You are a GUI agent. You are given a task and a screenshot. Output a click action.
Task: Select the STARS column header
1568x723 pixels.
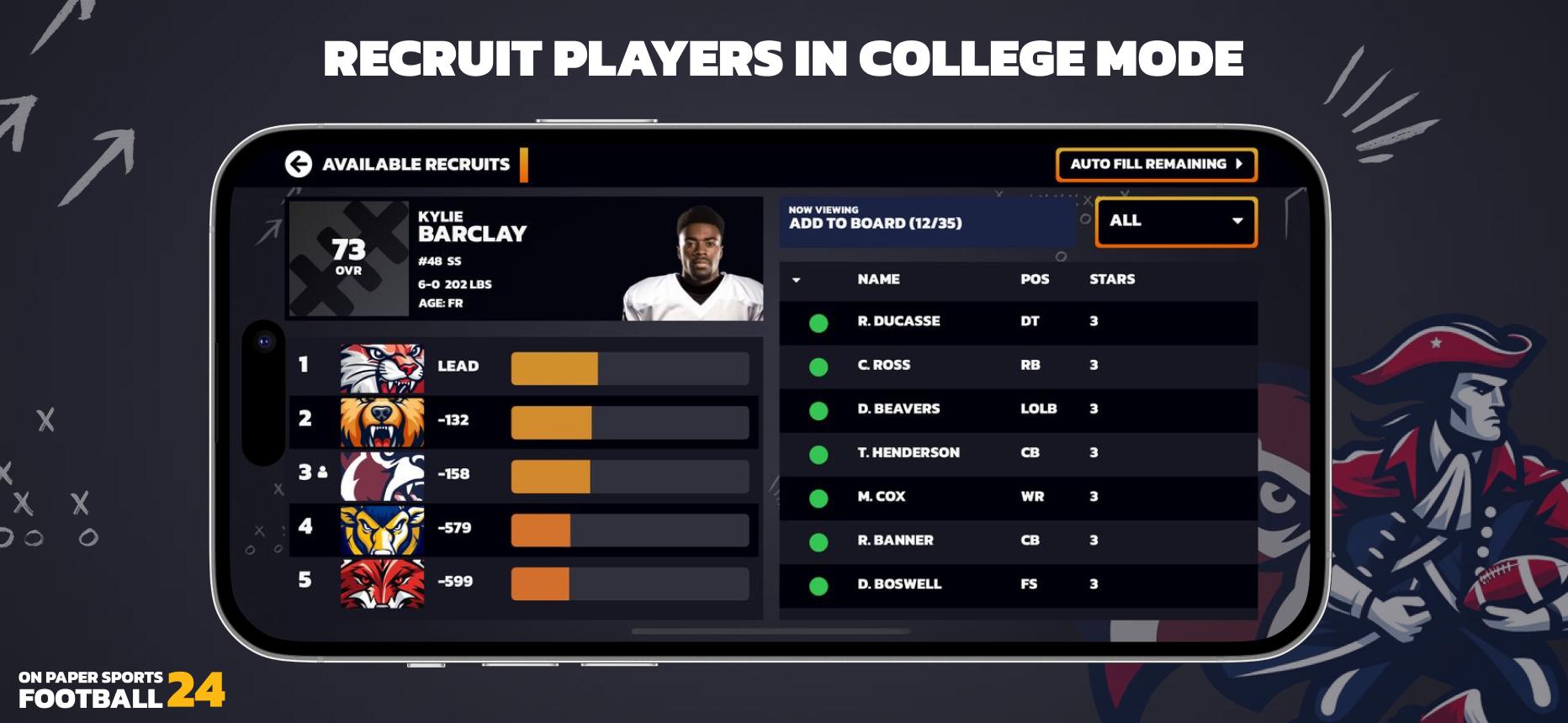1112,280
